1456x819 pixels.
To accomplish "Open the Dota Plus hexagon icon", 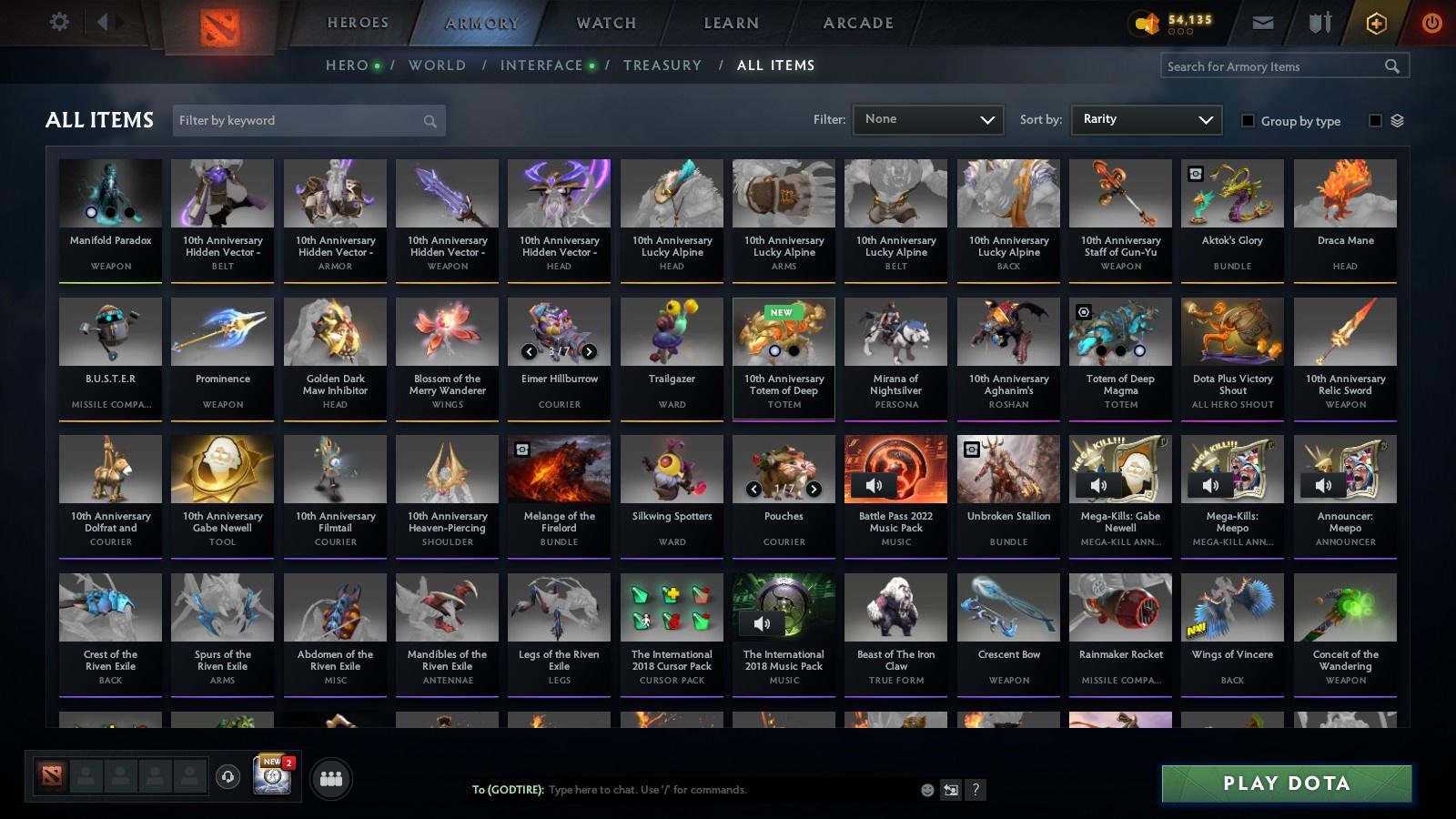I will pyautogui.click(x=1376, y=22).
